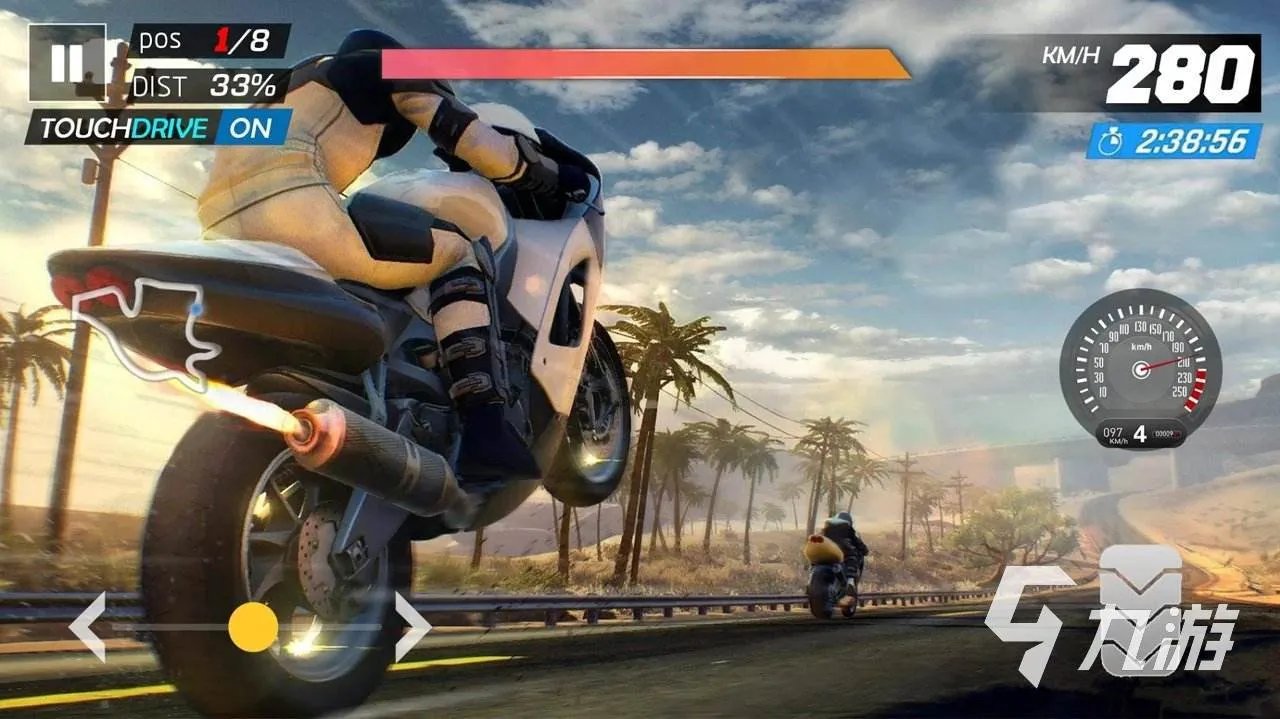Click the yellow steering slider knob

tap(253, 627)
